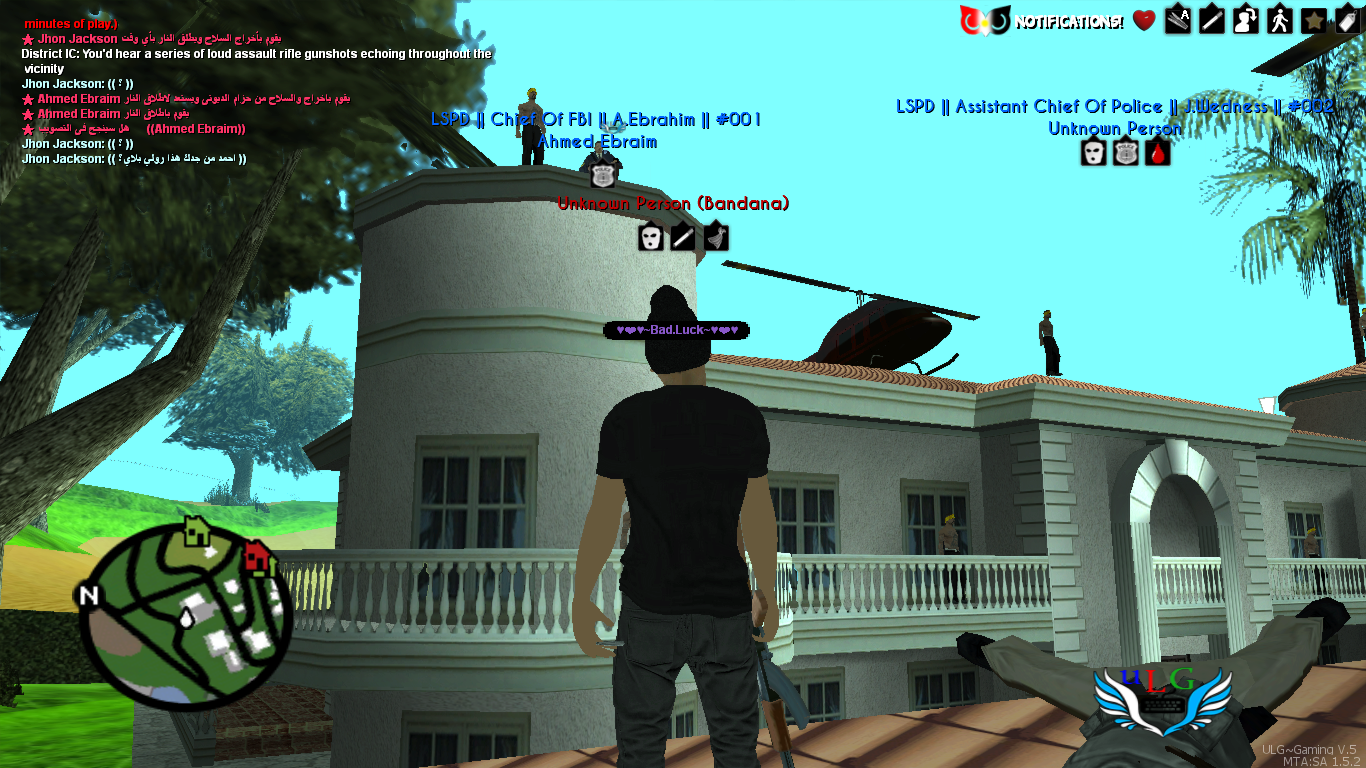This screenshot has width=1366, height=768.
Task: Select the weapon icon marked with an A
Action: pos(1178,20)
